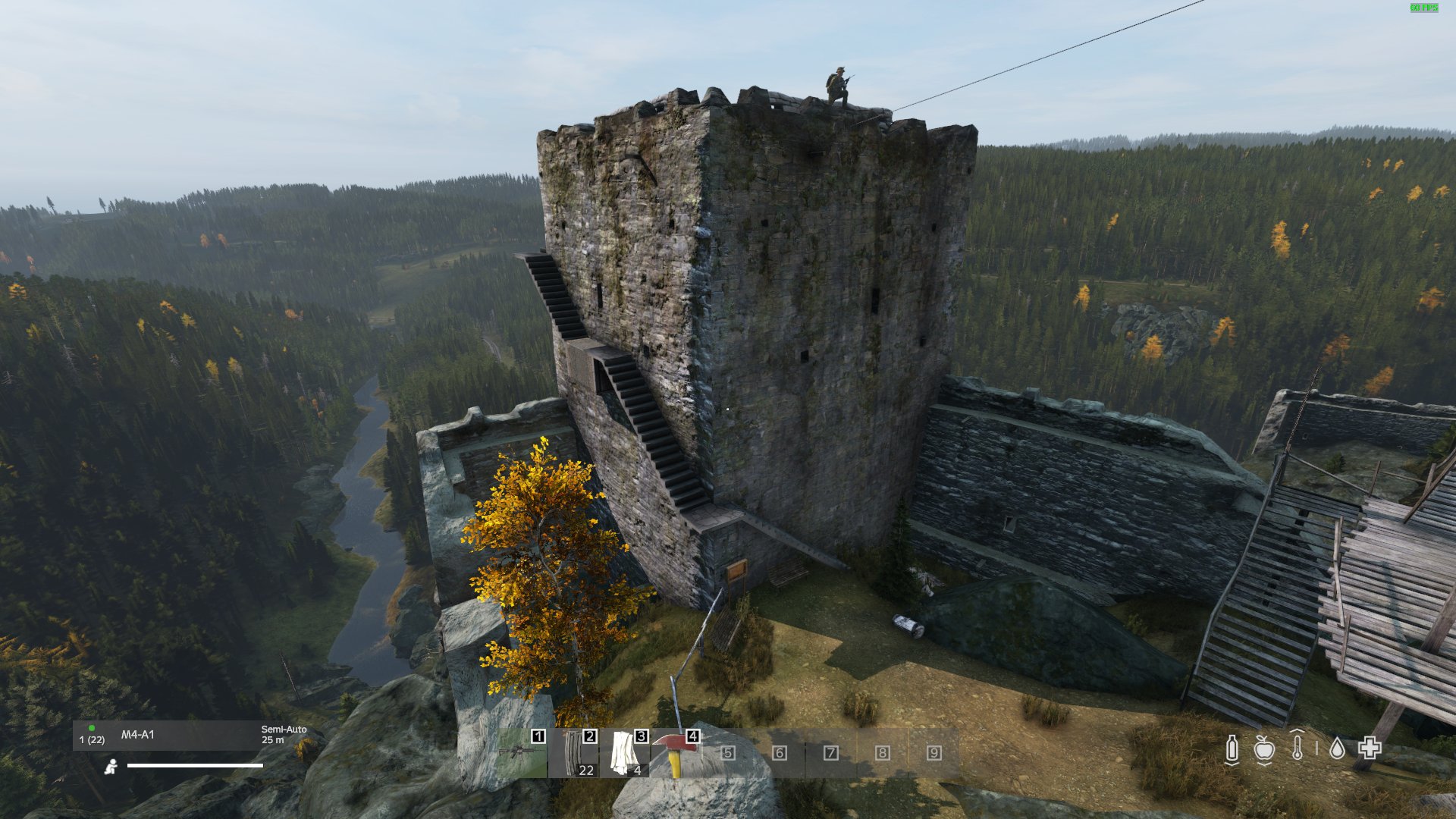This screenshot has width=1456, height=819.
Task: Click the green FPS counter top right
Action: [1424, 6]
